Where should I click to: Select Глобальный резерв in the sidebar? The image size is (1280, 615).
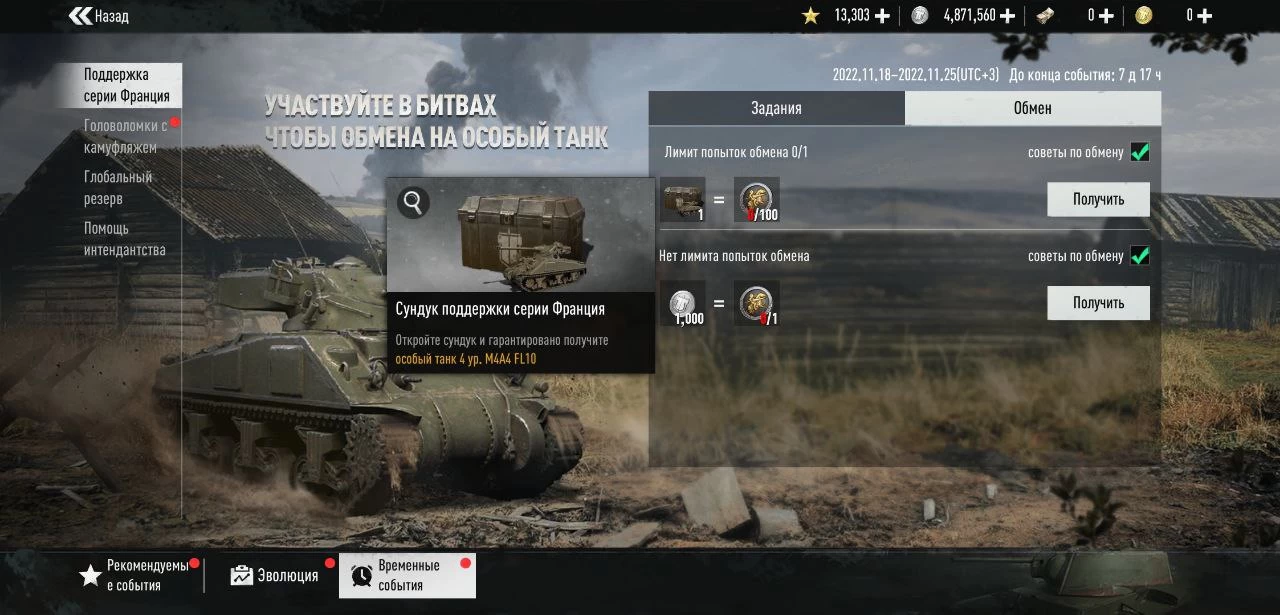[118, 188]
